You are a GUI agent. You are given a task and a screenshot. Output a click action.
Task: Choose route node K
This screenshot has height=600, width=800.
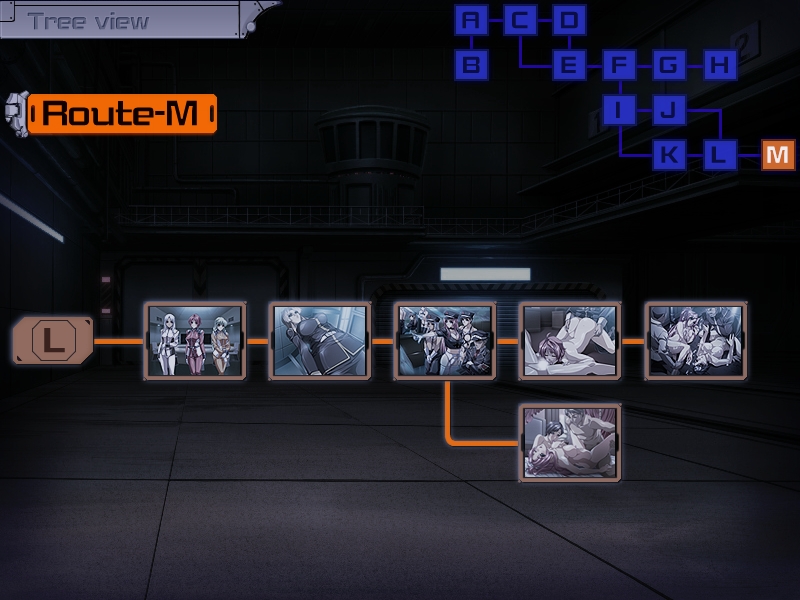pyautogui.click(x=668, y=155)
